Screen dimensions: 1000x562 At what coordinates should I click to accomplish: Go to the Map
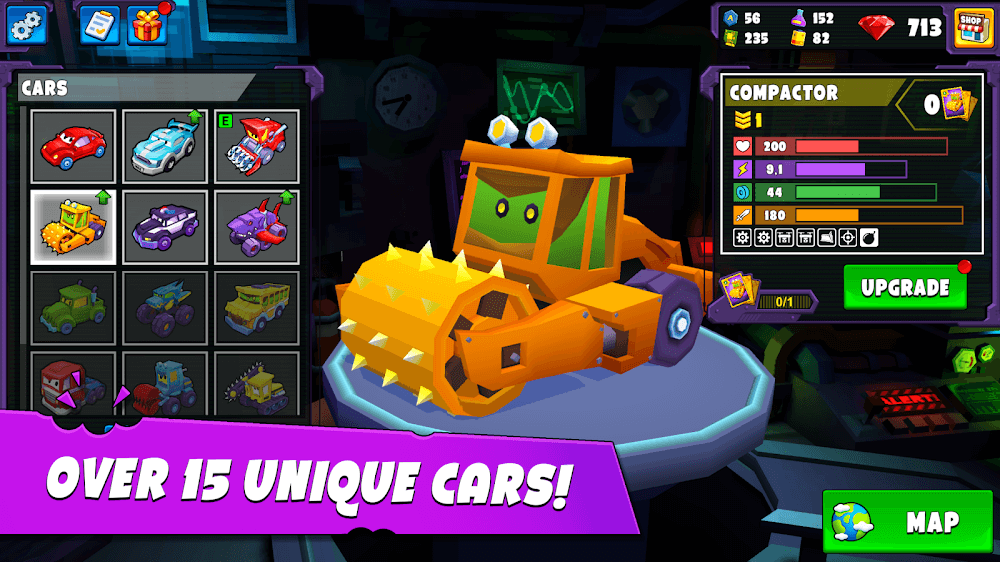(x=907, y=521)
